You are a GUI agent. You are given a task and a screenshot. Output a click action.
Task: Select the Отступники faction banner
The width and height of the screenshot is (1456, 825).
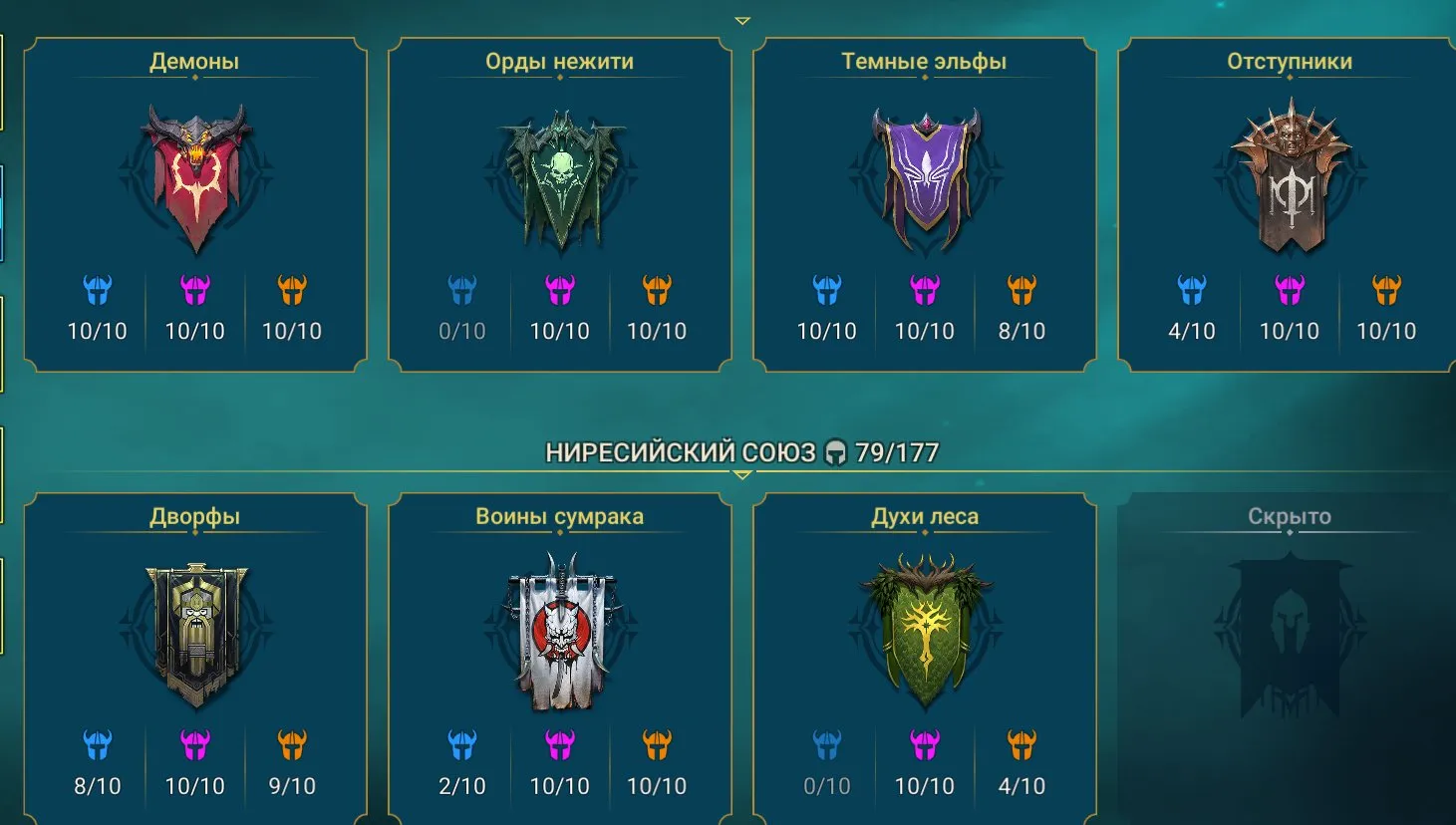click(1290, 174)
